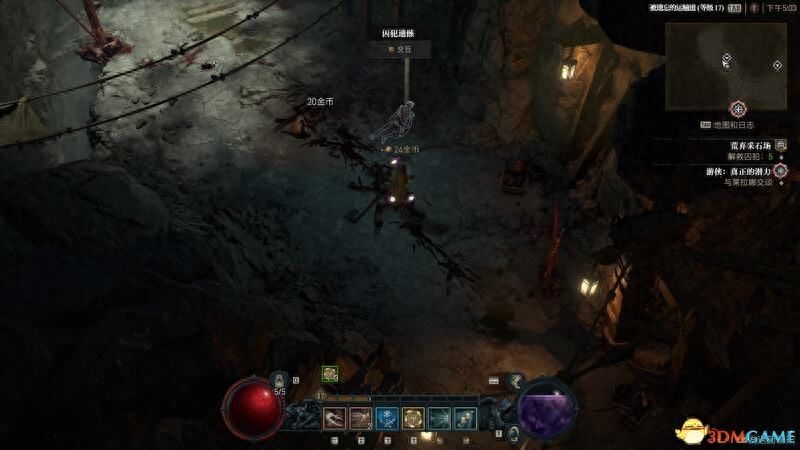Pick up the 20金币 loot label
Image resolution: width=800 pixels, height=450 pixels.
322,101
